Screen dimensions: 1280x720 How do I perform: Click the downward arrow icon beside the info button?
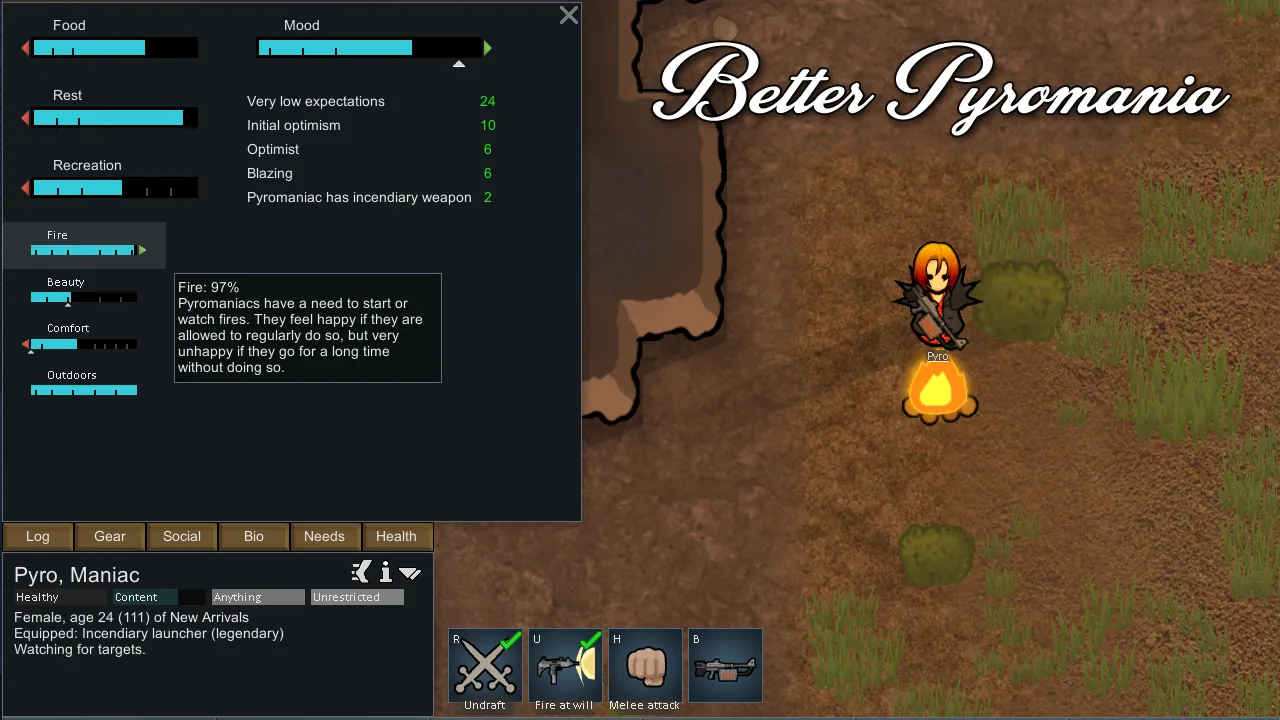tap(410, 573)
